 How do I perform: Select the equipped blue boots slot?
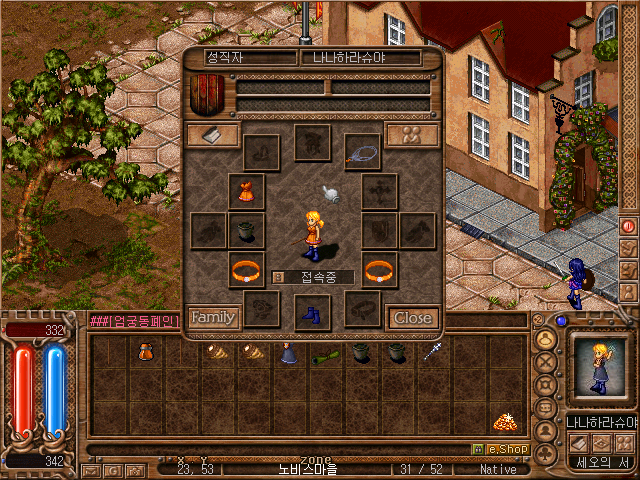click(x=311, y=313)
